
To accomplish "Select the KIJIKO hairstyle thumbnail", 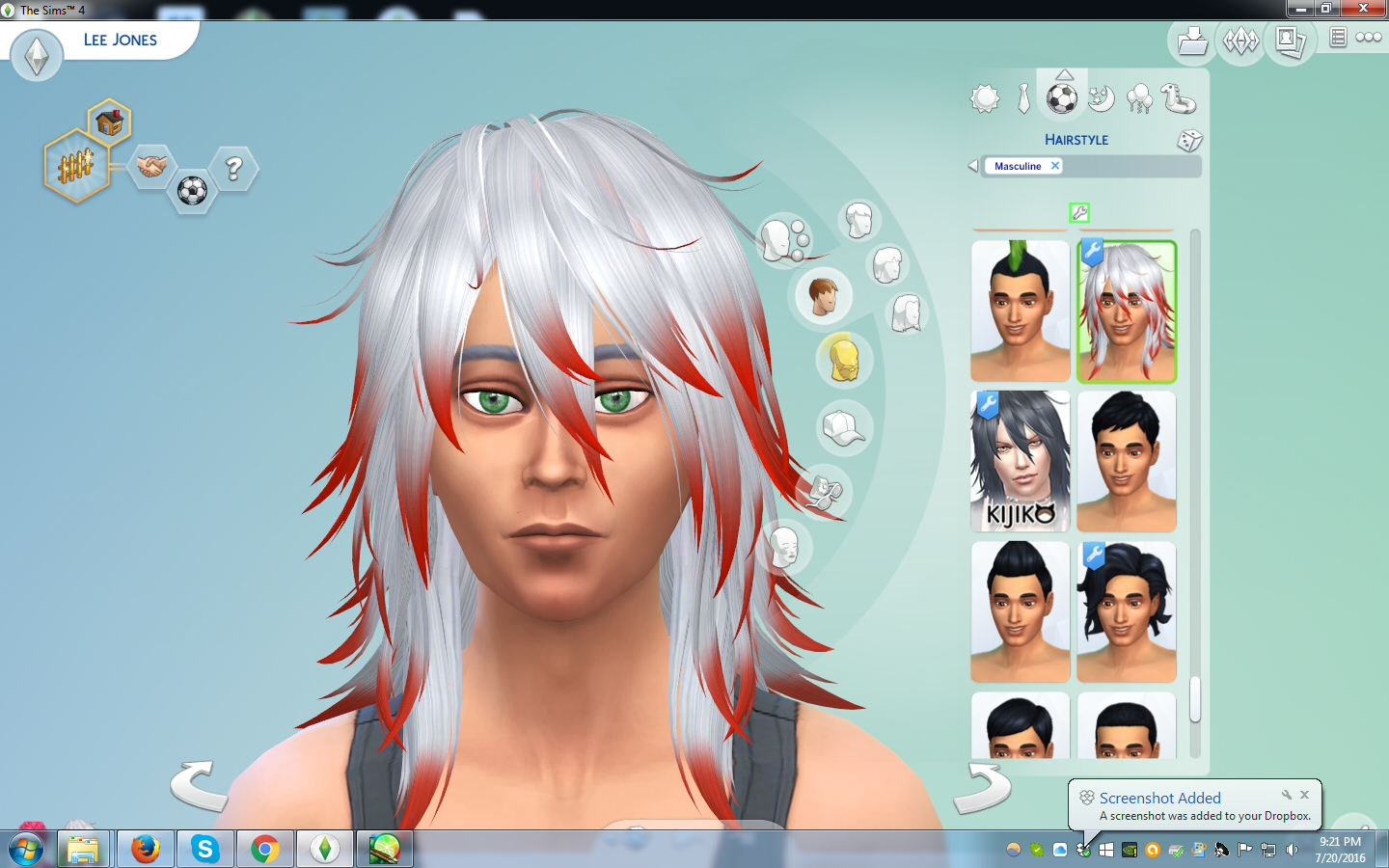I will (1020, 461).
